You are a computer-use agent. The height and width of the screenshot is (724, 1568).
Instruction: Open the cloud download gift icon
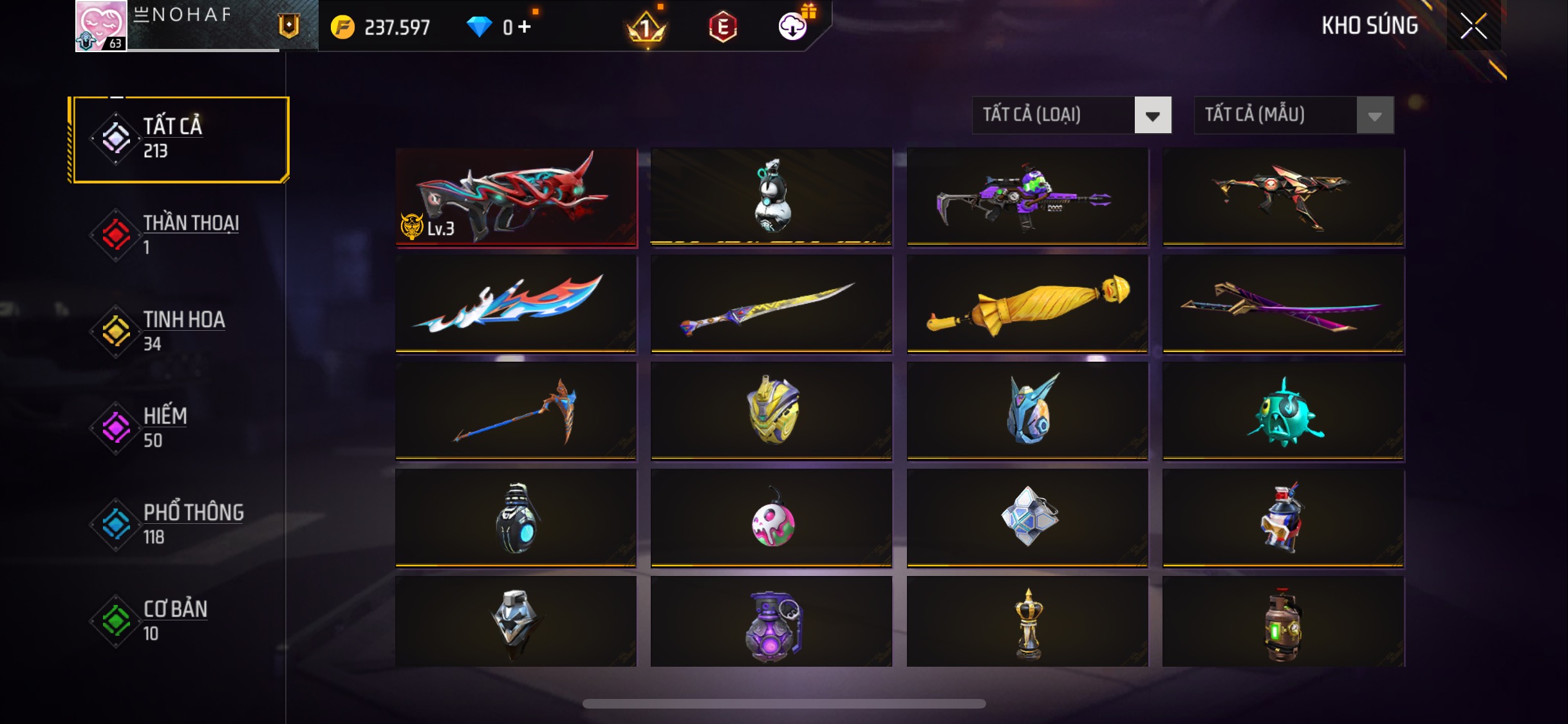click(x=793, y=26)
